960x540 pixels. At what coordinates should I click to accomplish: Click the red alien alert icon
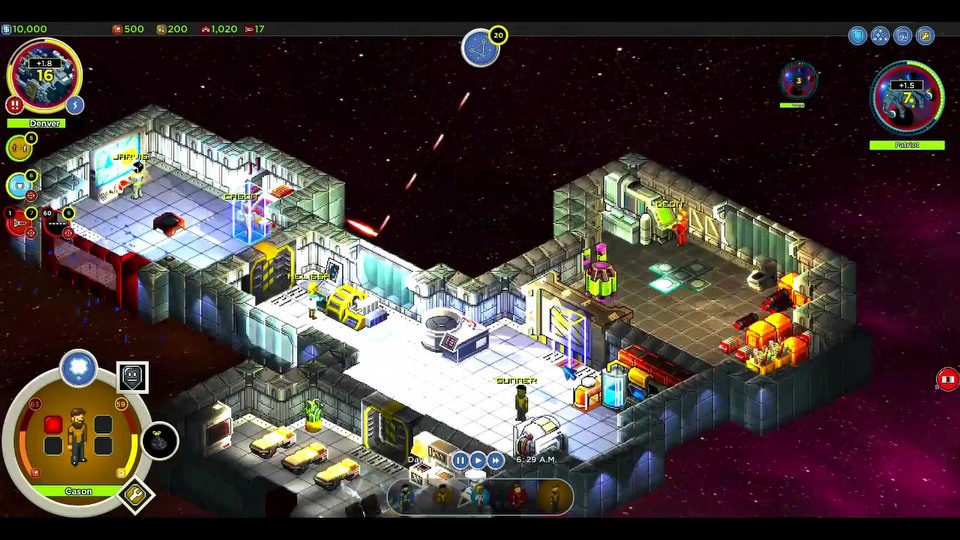947,380
